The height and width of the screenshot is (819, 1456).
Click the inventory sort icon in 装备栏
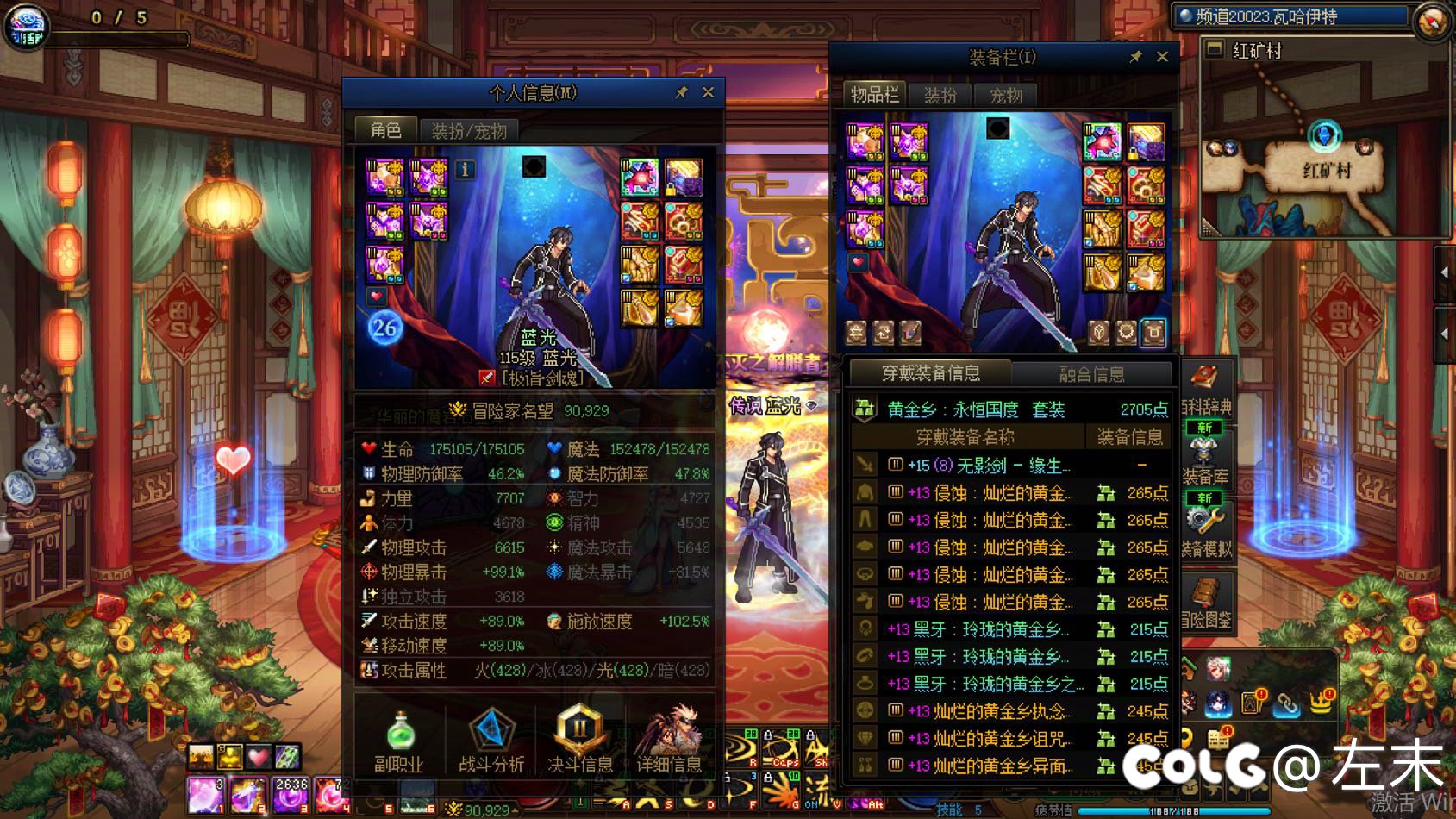click(882, 333)
